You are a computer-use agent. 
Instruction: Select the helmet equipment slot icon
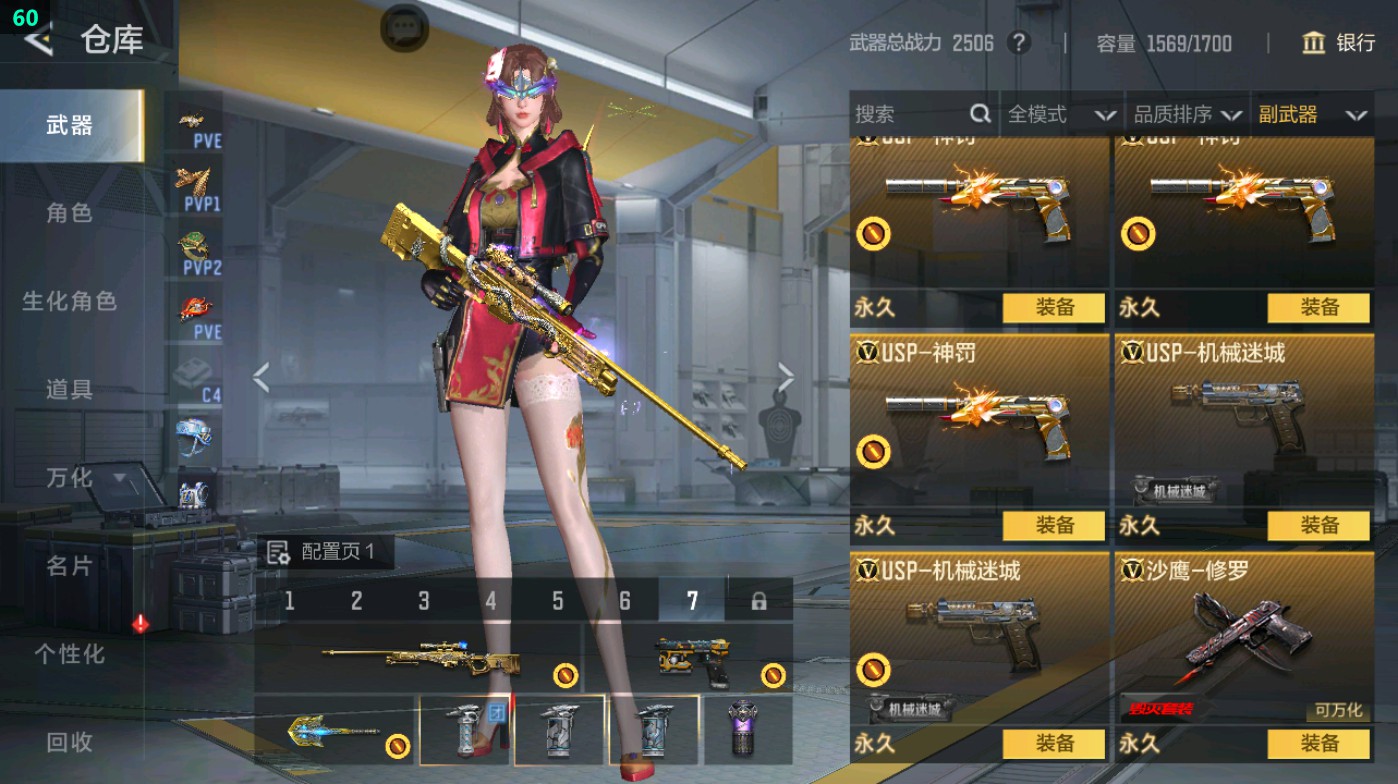click(196, 432)
